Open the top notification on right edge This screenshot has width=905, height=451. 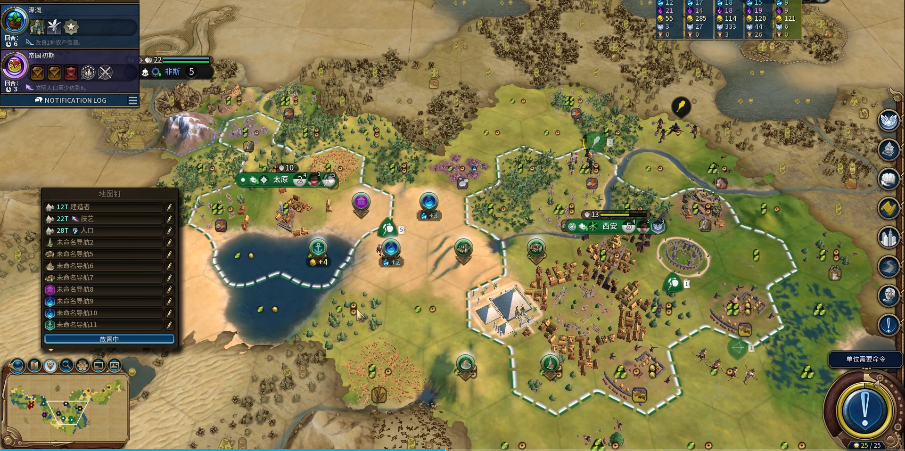click(x=888, y=120)
